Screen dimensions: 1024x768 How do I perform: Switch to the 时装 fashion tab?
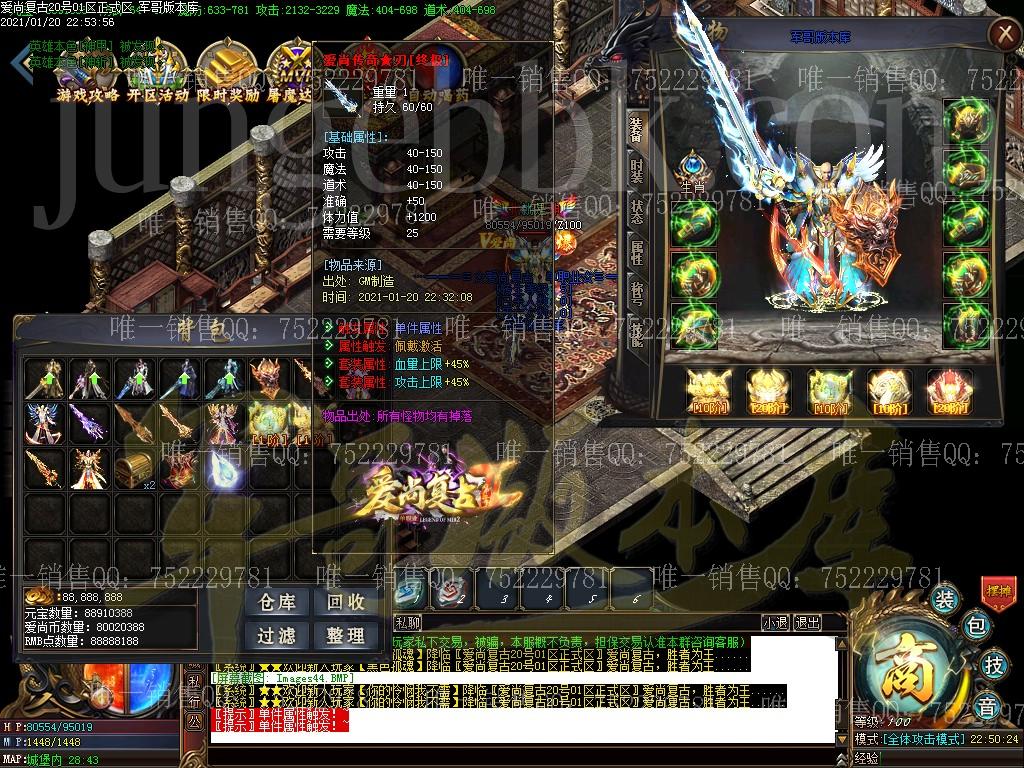tap(637, 174)
